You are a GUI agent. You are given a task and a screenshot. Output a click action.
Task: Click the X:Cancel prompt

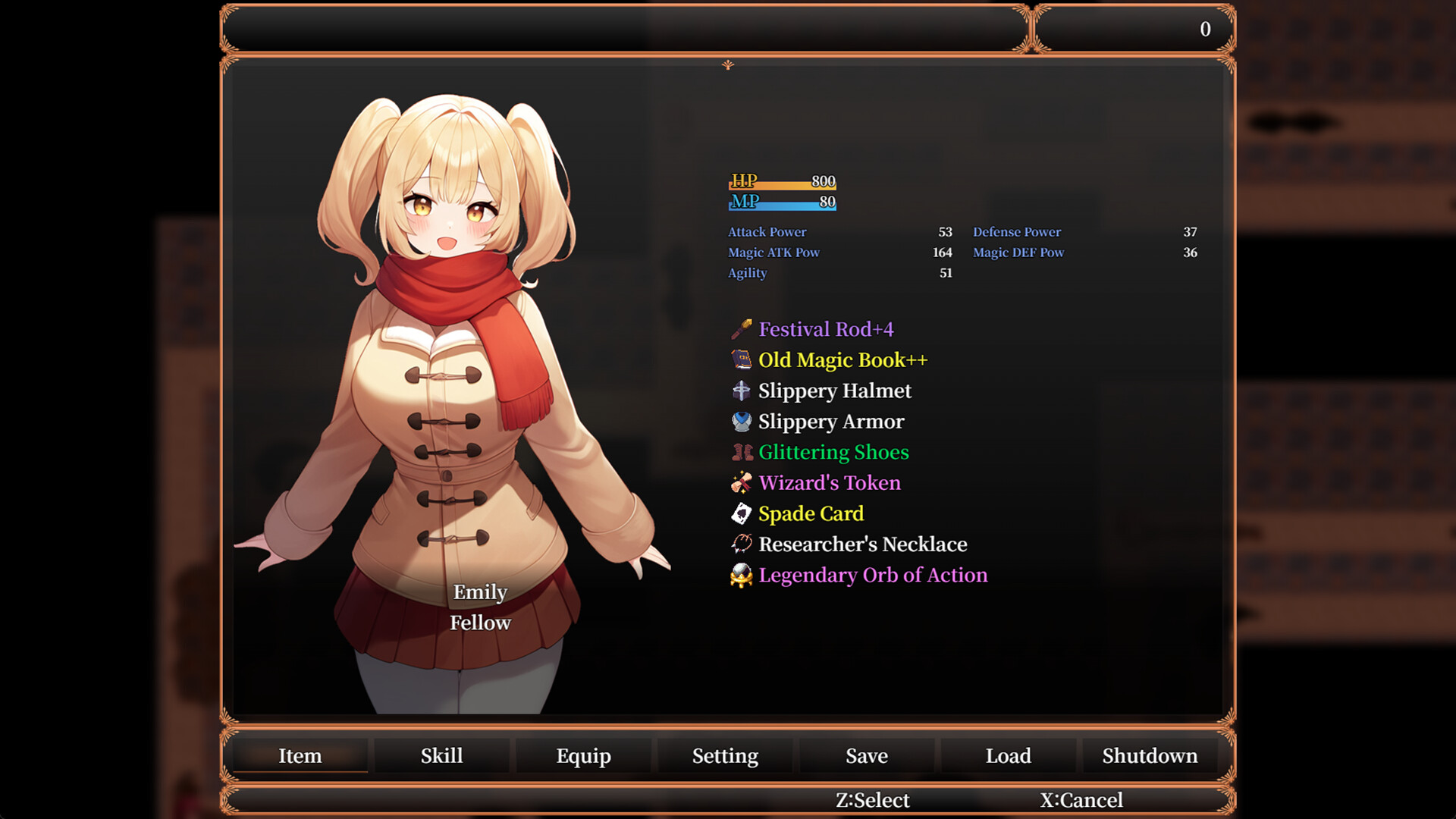(1081, 799)
